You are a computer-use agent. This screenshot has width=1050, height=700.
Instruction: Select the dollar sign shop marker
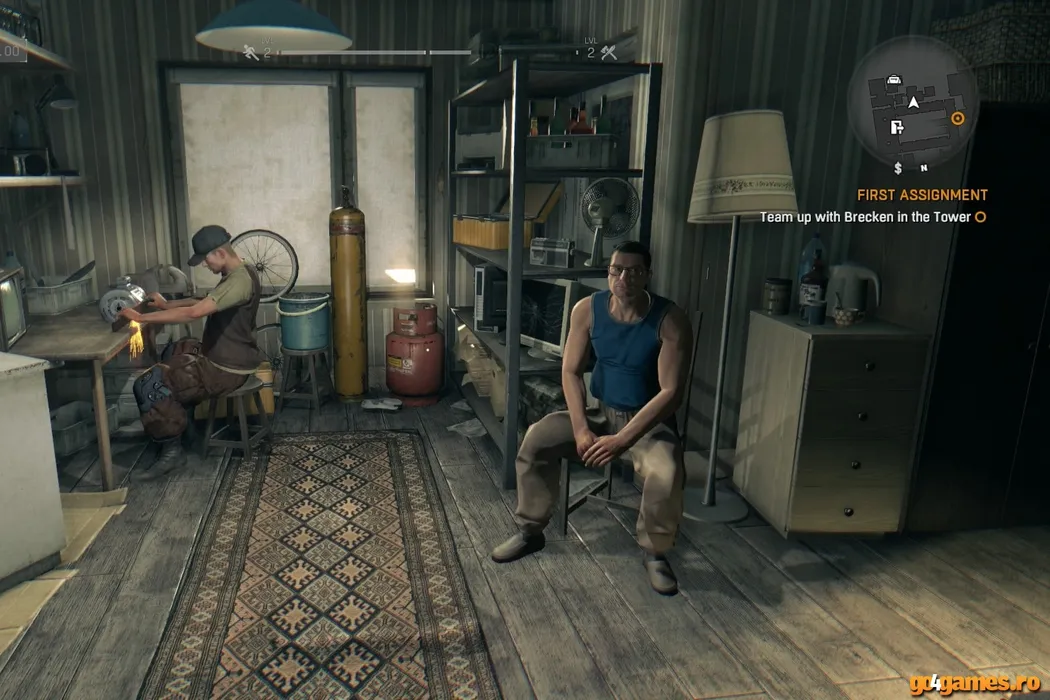[x=898, y=167]
